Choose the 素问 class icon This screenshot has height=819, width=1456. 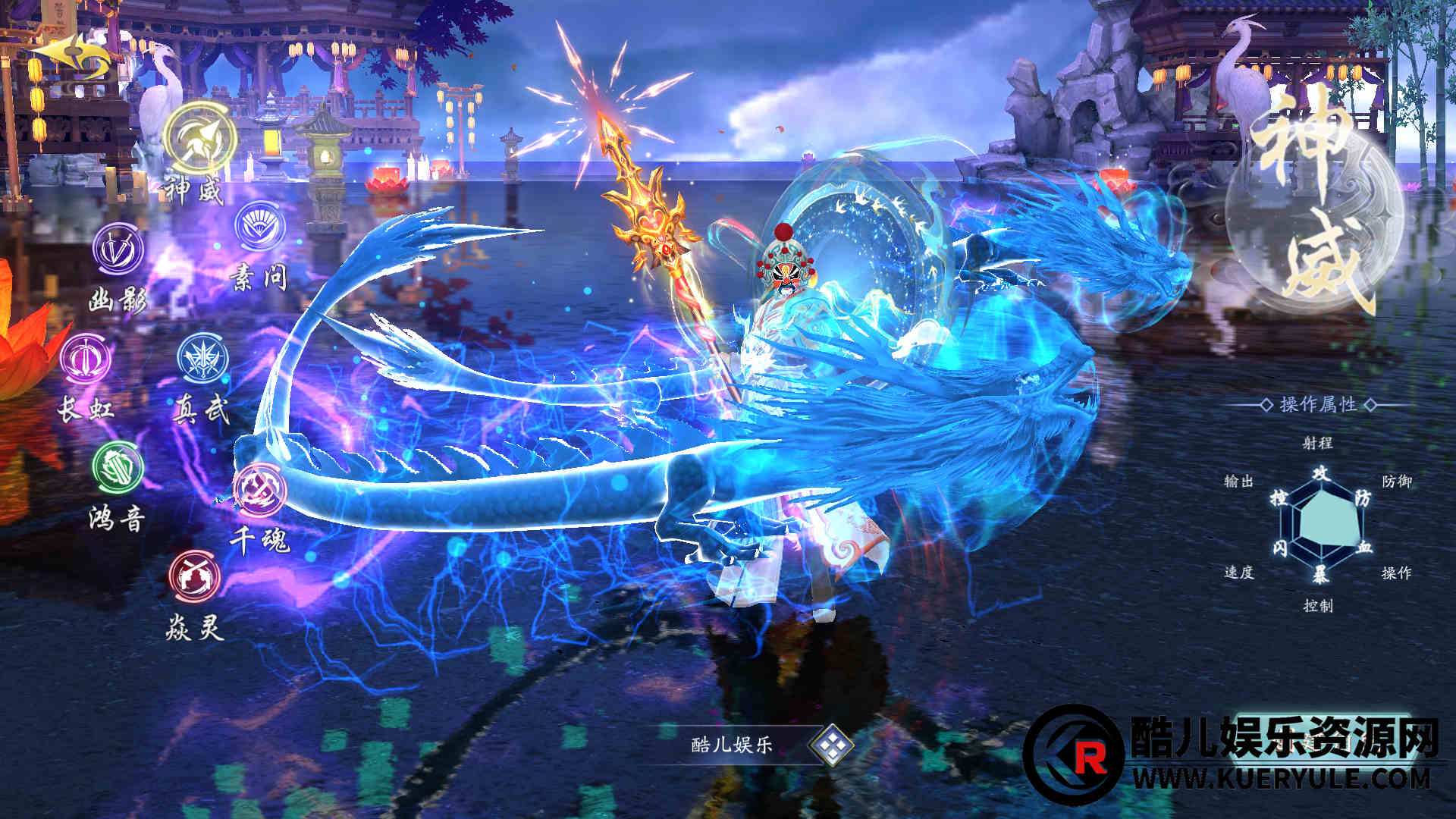(x=260, y=226)
